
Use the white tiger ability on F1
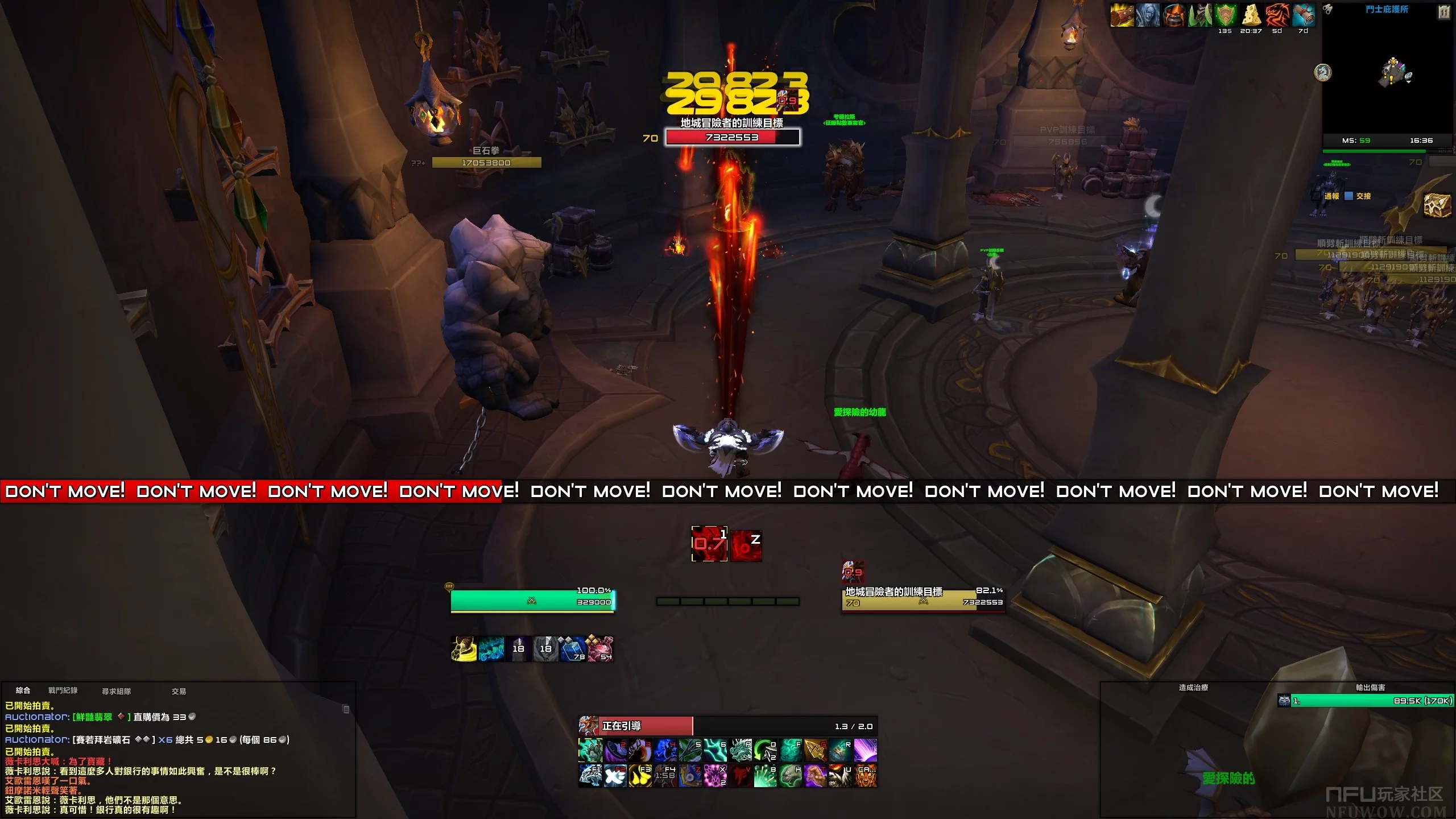(590, 775)
